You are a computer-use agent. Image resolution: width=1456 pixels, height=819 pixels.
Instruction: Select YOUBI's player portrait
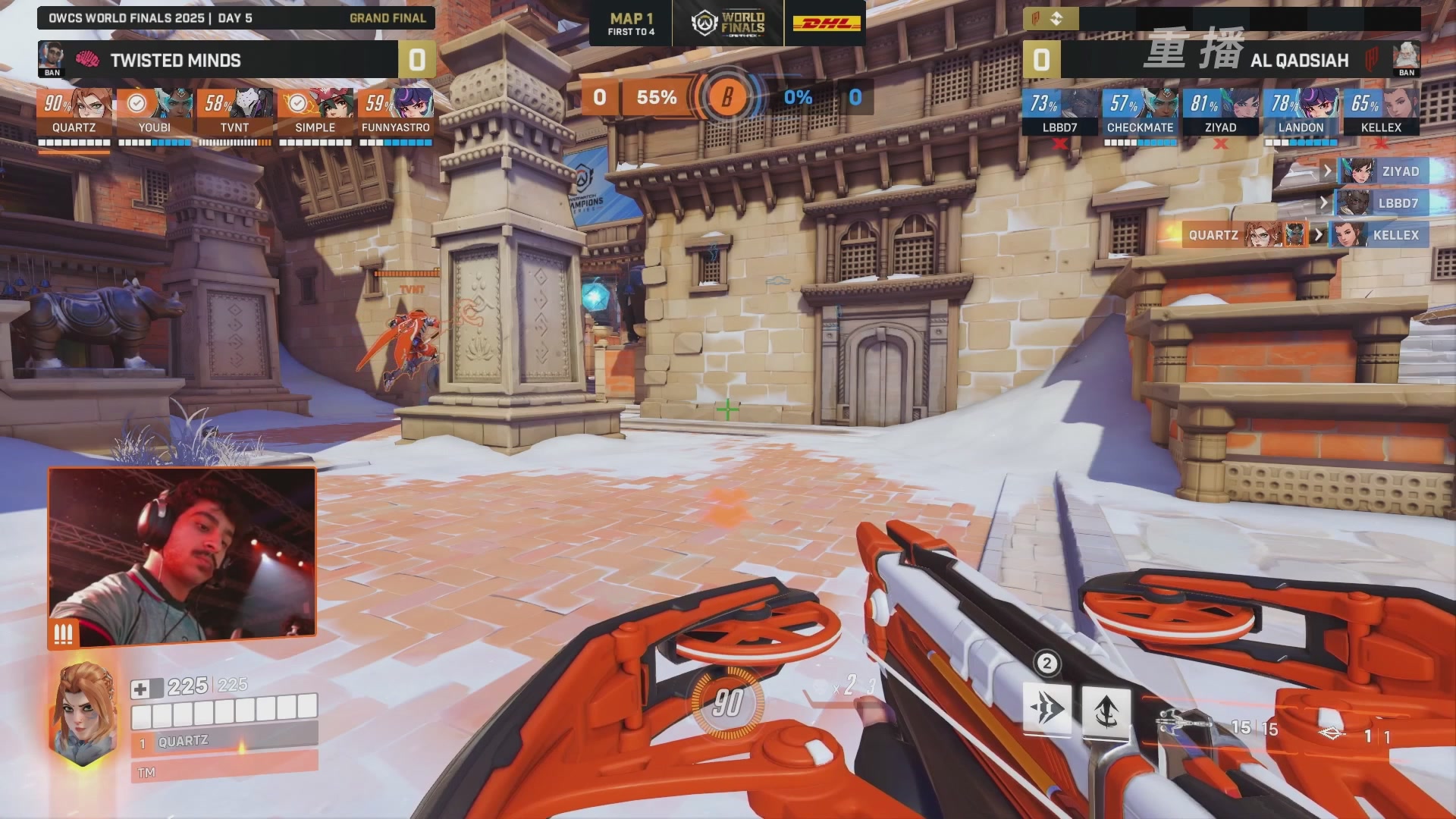tap(155, 104)
